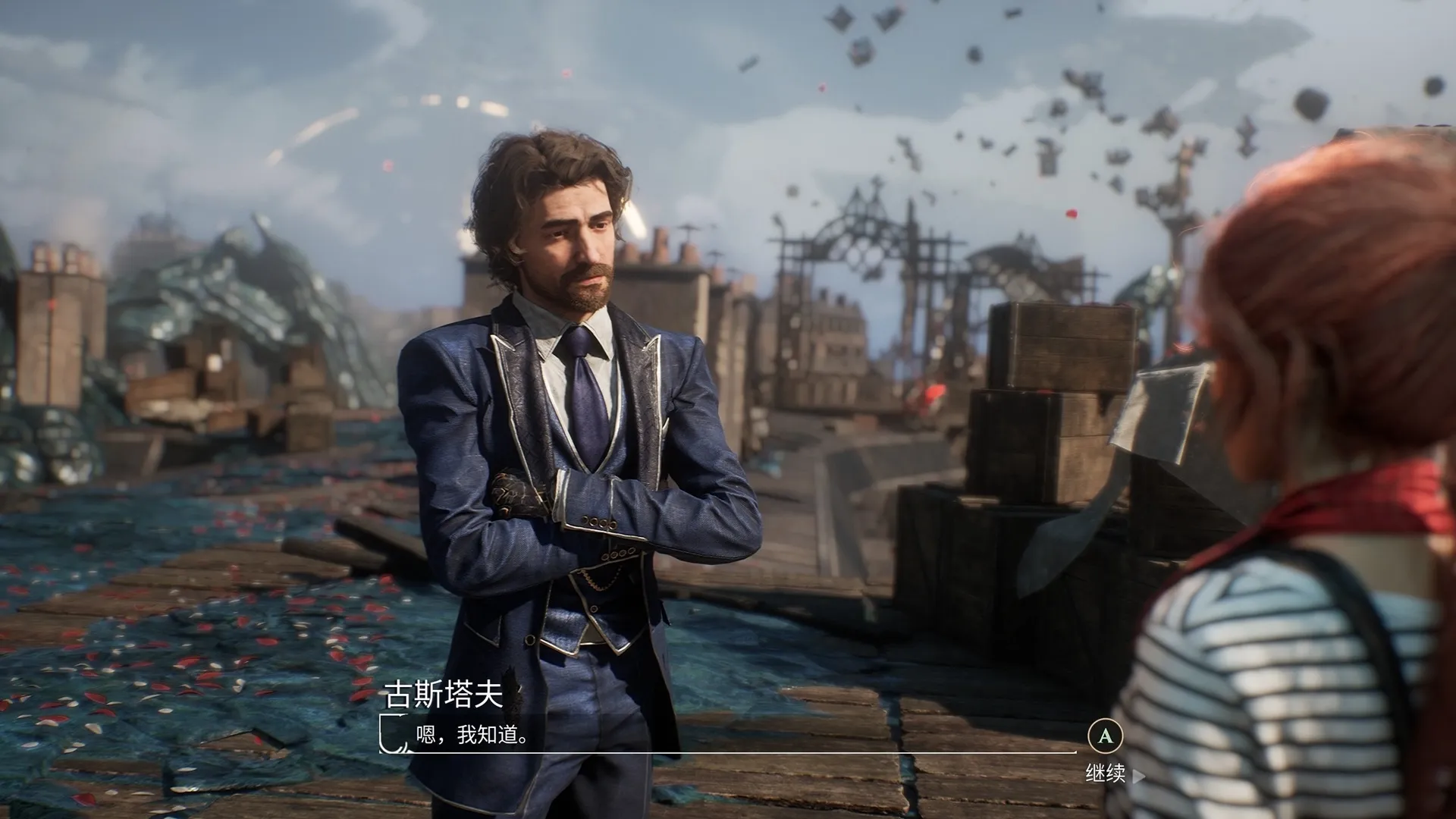1456x819 pixels.
Task: Continue the dialogue with 继续
Action: click(1106, 773)
